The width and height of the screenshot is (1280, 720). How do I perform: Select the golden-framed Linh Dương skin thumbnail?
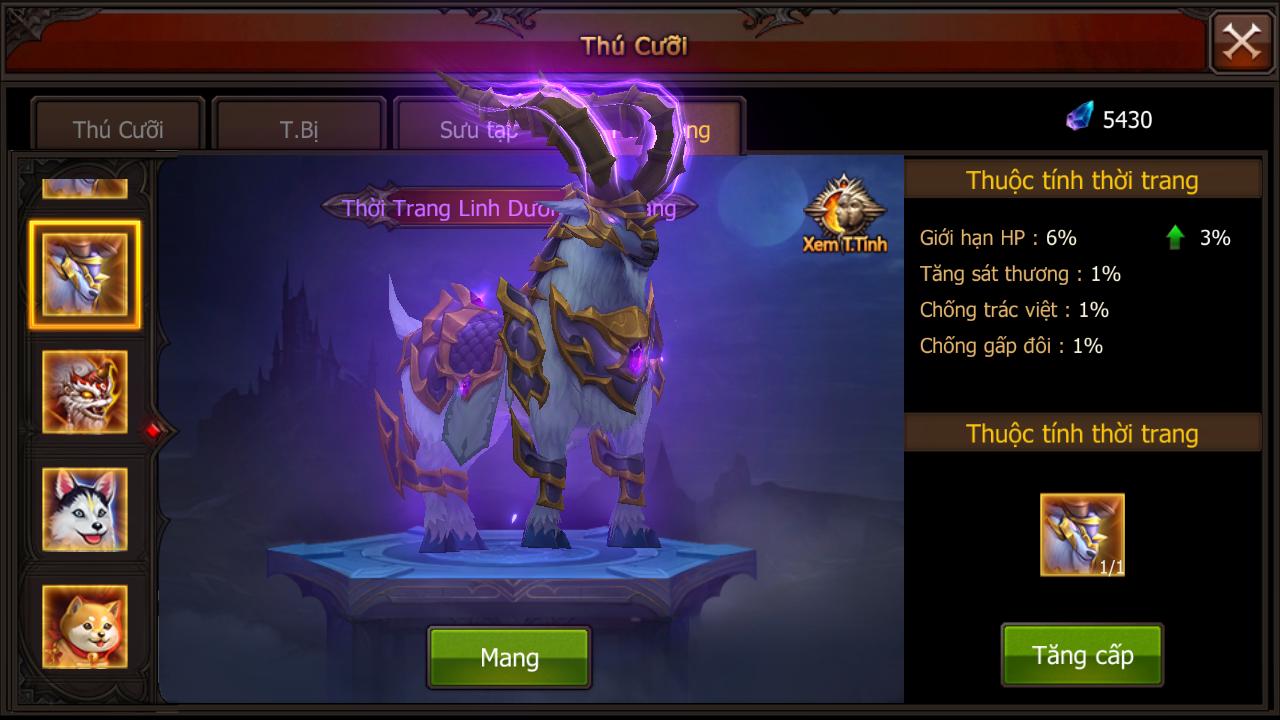click(x=84, y=273)
